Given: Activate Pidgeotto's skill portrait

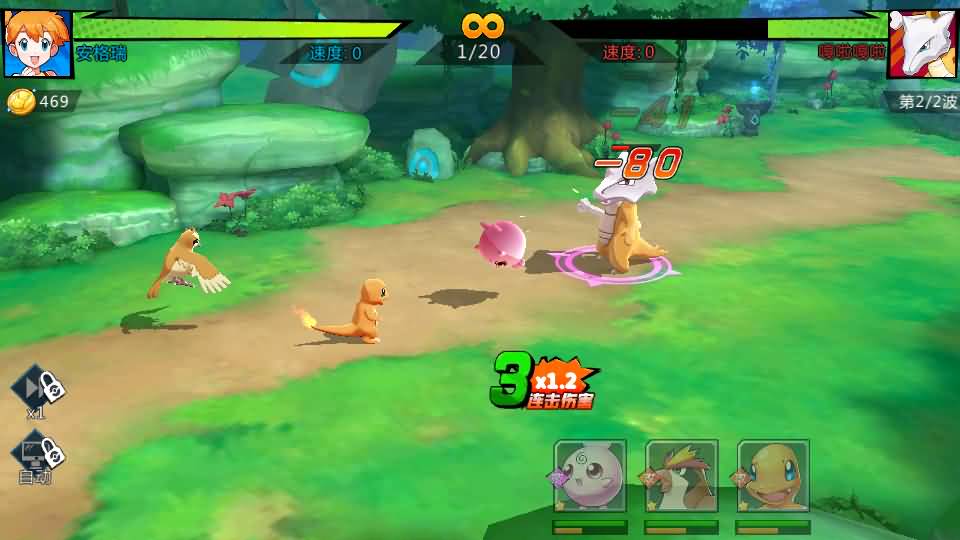Looking at the screenshot, I should pyautogui.click(x=682, y=476).
